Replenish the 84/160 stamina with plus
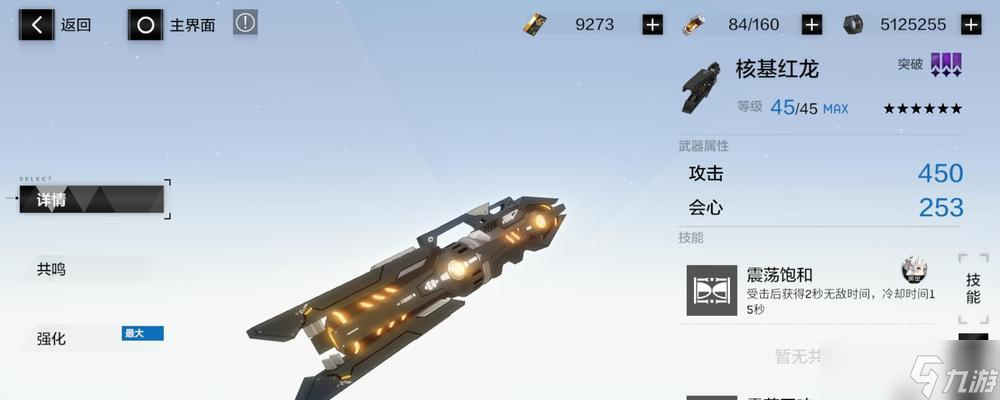 click(812, 25)
